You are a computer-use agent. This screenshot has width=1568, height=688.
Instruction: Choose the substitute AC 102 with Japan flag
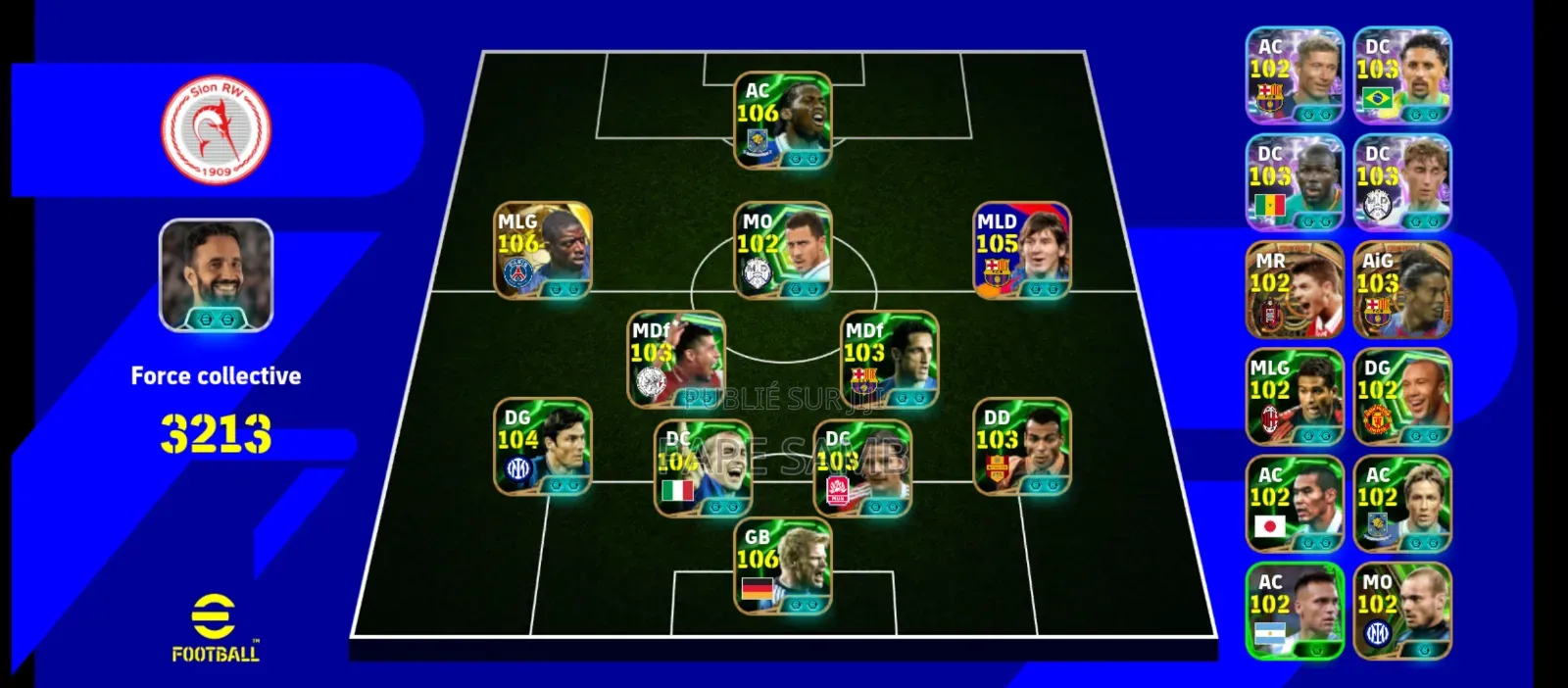(x=1294, y=504)
